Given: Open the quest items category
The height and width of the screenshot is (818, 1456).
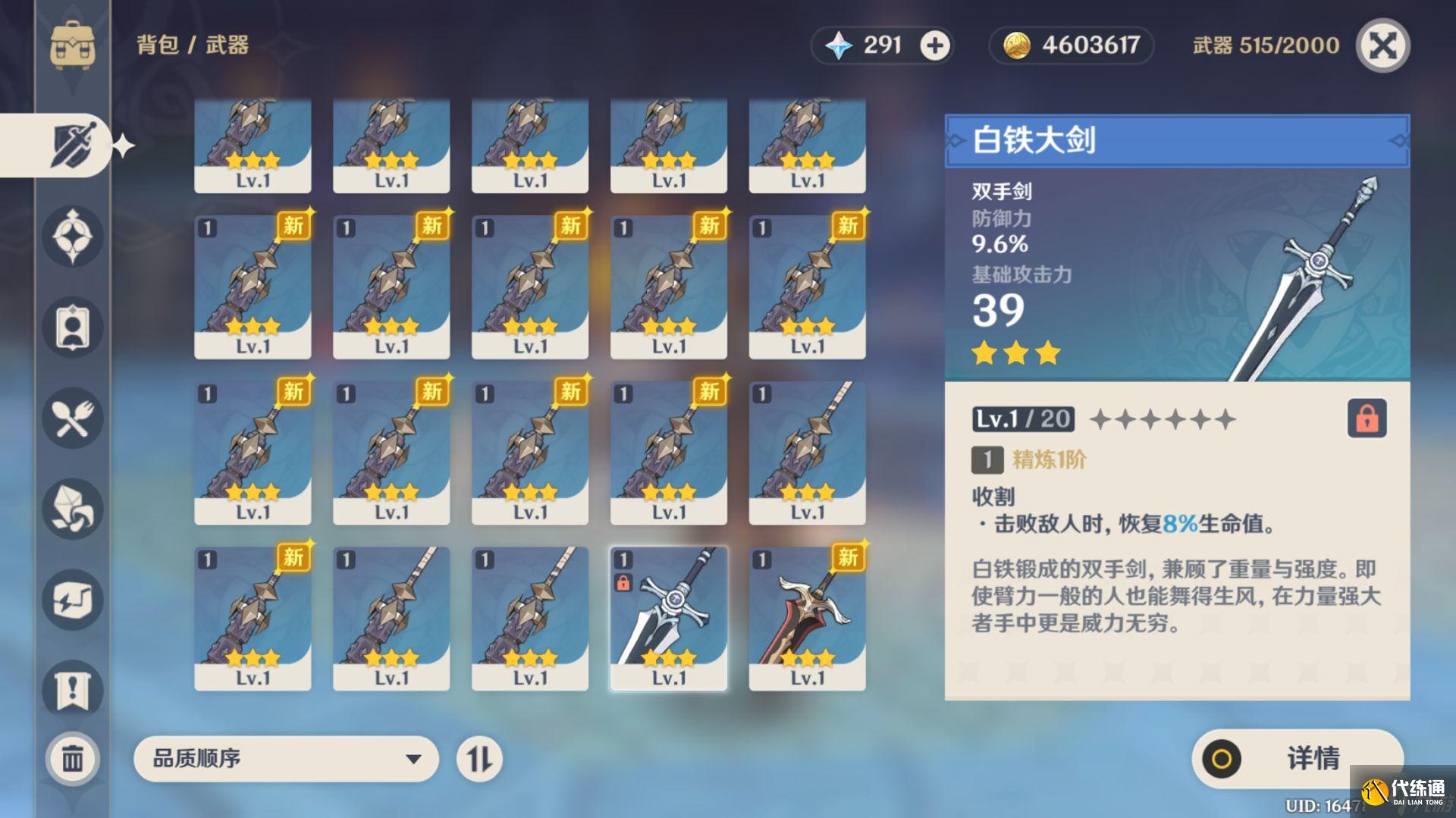Looking at the screenshot, I should (72, 691).
